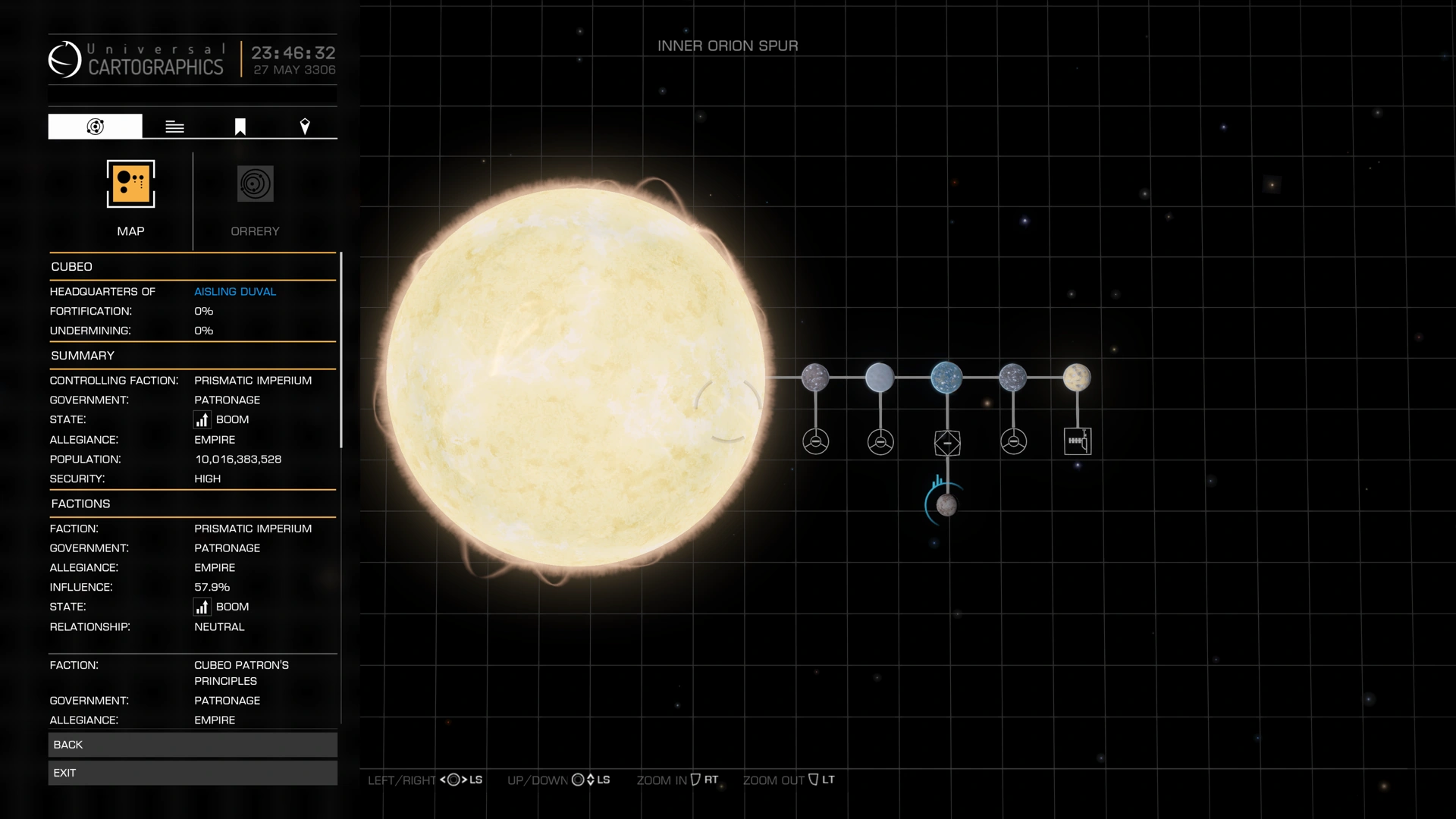Click the Boom icon next to the faction state
This screenshot has height=819, width=1456.
pyautogui.click(x=202, y=607)
